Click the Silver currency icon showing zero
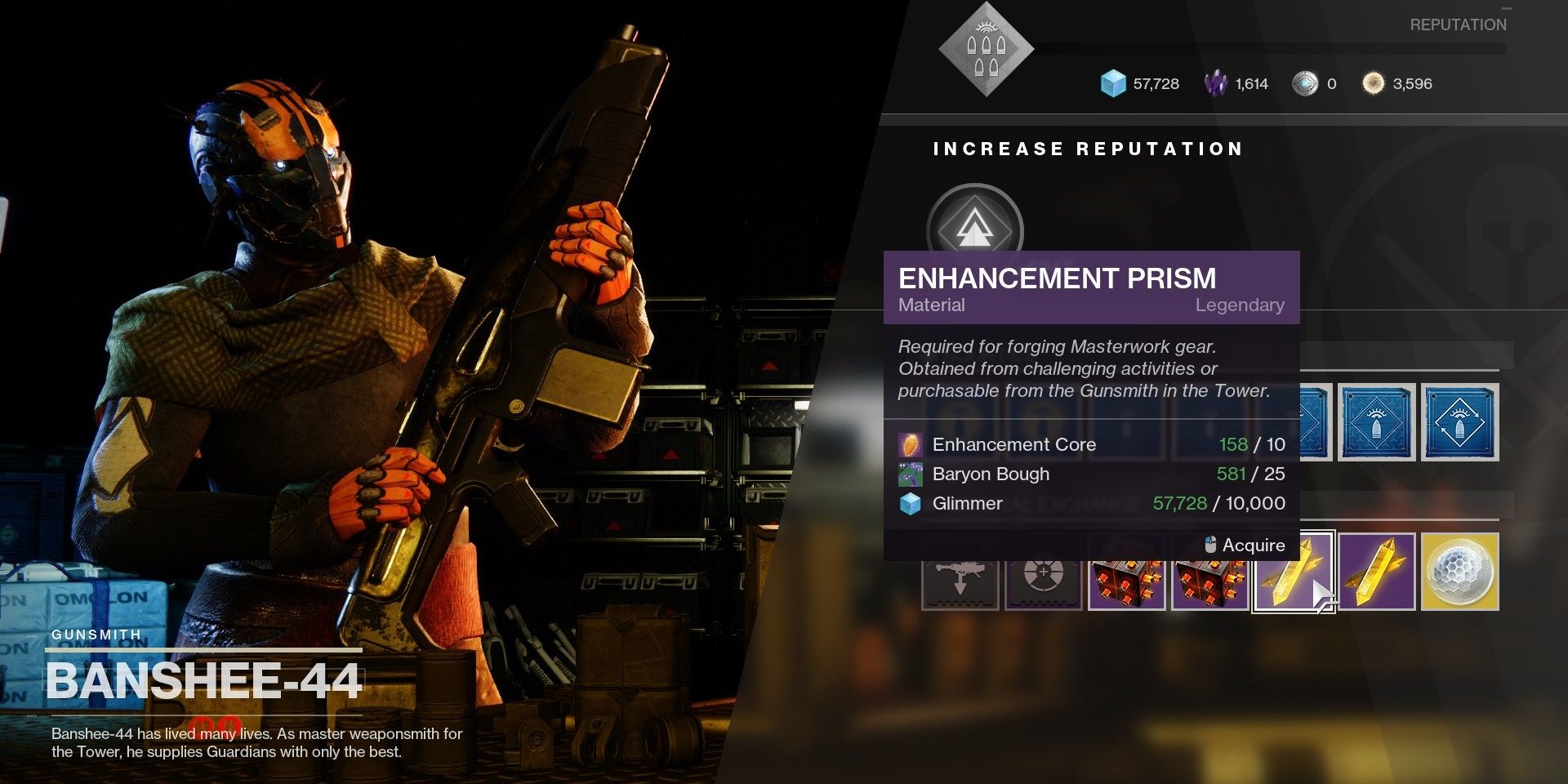The height and width of the screenshot is (784, 1568). 1307,83
